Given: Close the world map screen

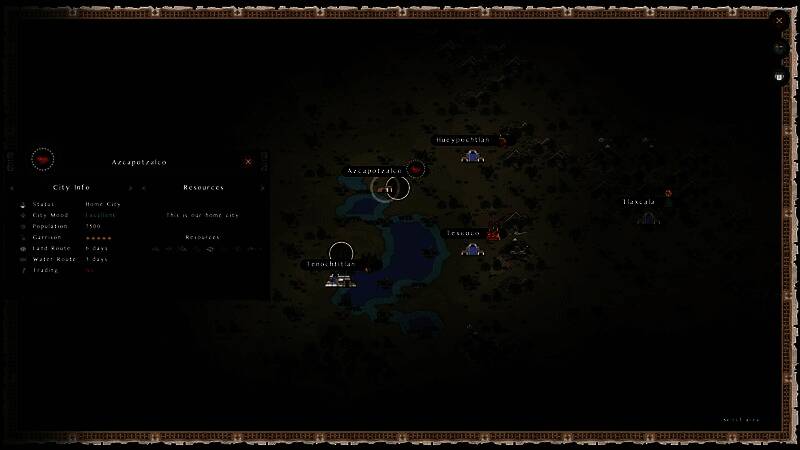Looking at the screenshot, I should click(x=779, y=19).
